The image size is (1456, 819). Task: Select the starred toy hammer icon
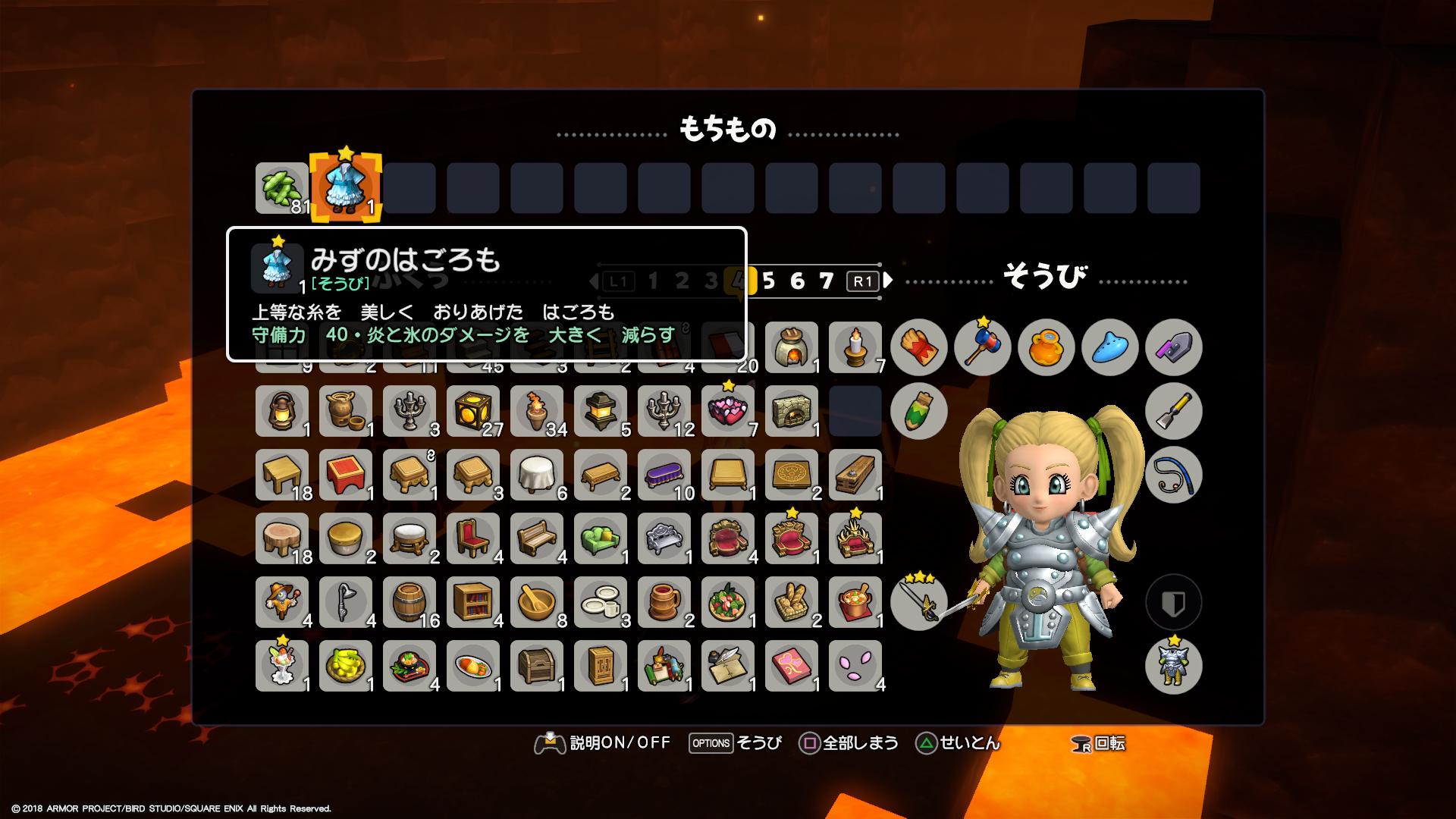coord(982,347)
